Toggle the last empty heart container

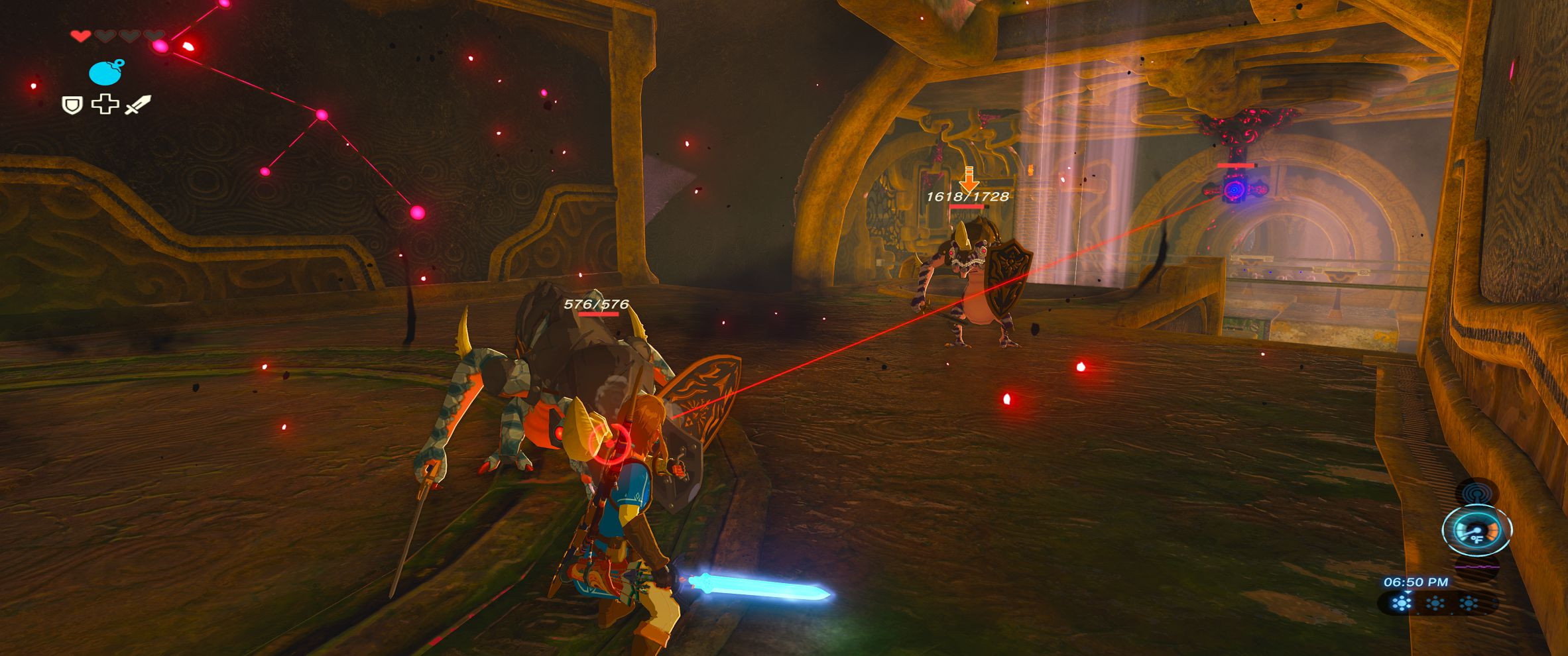[x=153, y=36]
